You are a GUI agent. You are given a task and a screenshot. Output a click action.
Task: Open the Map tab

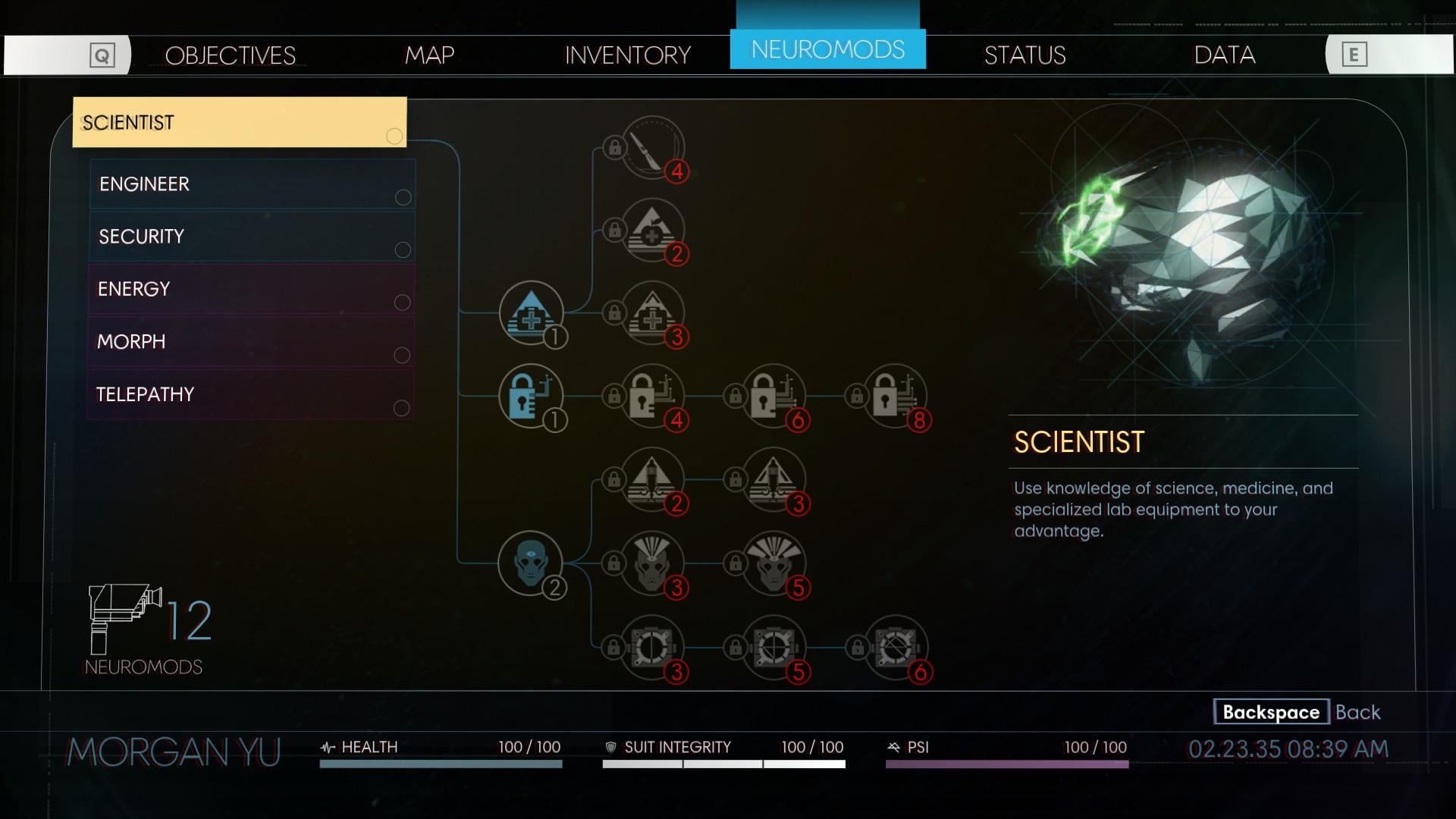point(429,55)
